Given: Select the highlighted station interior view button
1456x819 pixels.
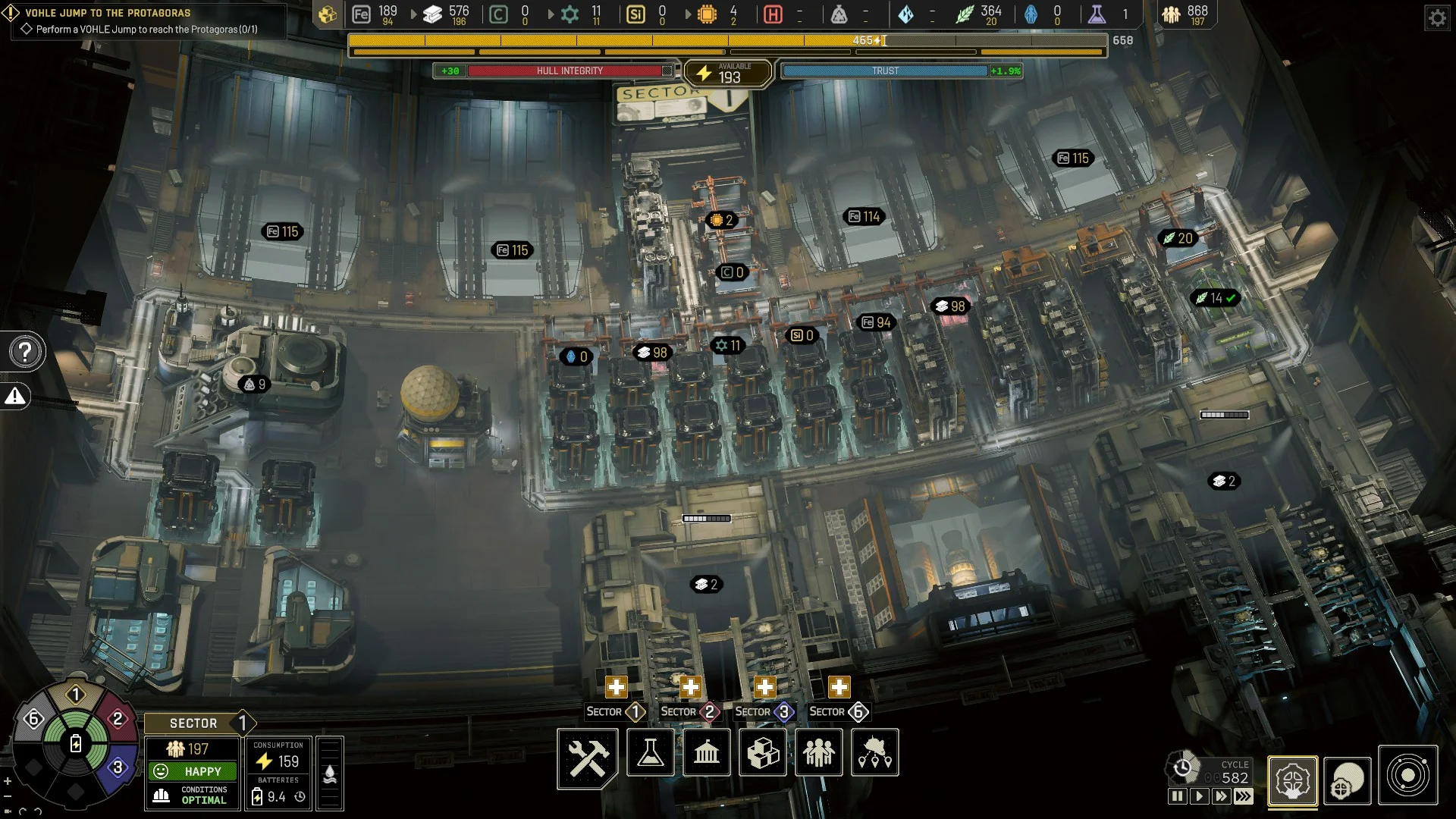Looking at the screenshot, I should (x=1292, y=781).
